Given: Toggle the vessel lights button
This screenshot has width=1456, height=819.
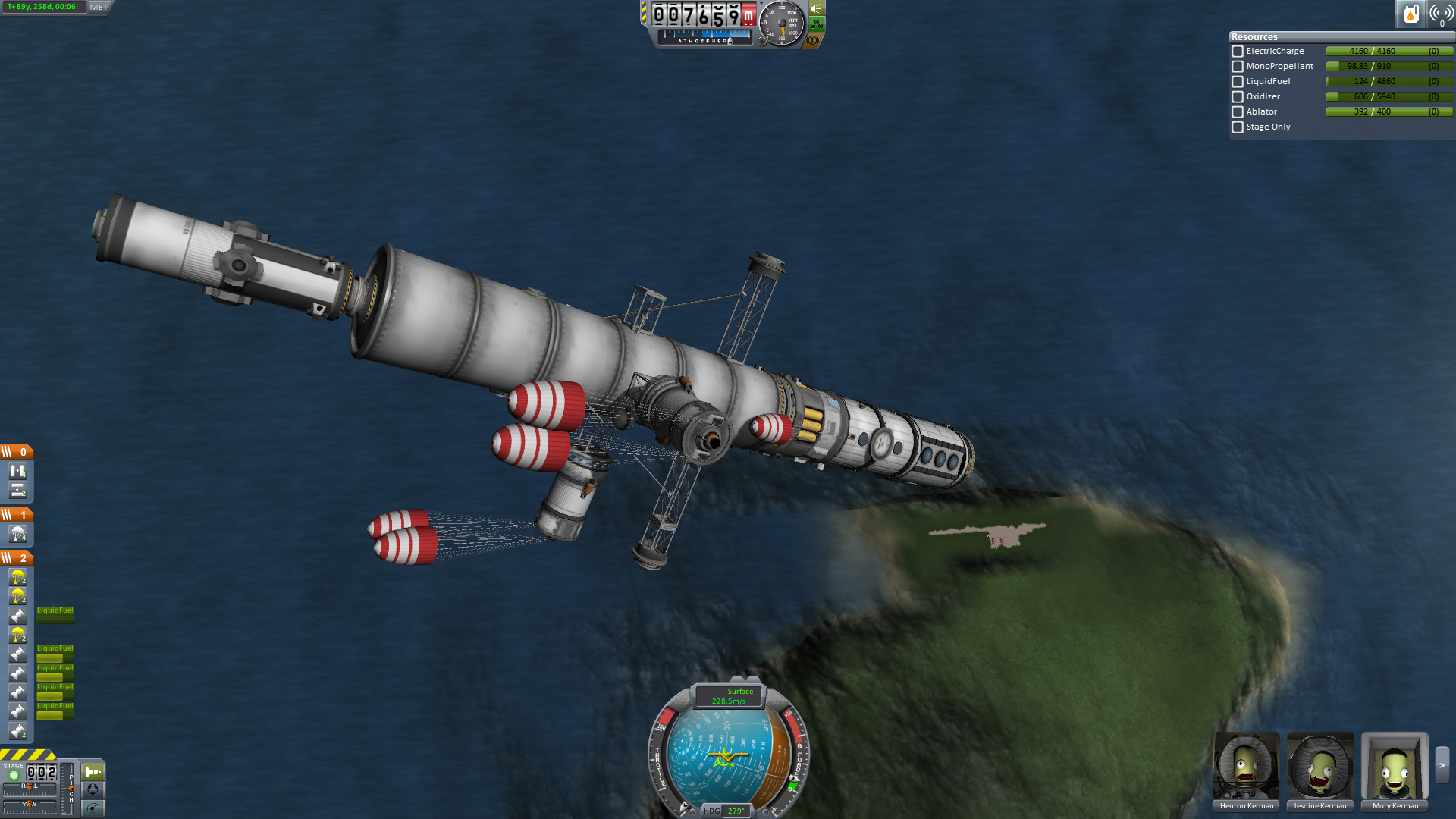Looking at the screenshot, I should [817, 9].
